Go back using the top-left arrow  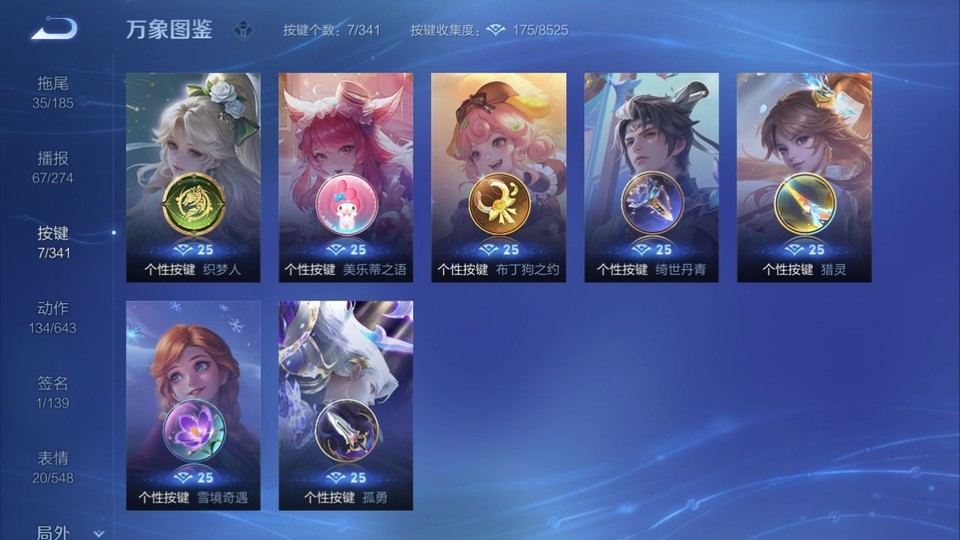click(54, 29)
